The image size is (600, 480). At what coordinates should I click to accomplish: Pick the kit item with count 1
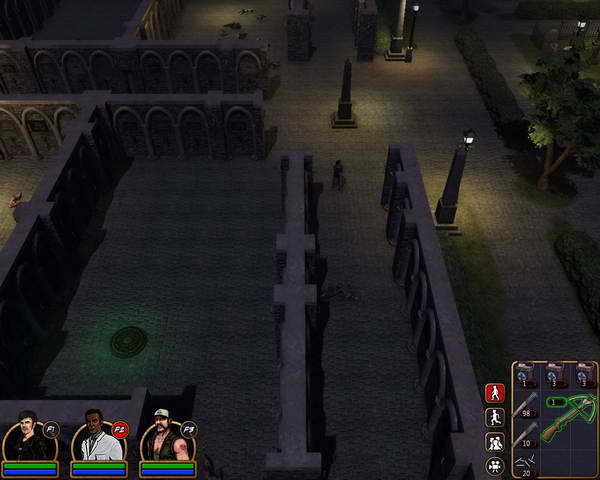527,374
